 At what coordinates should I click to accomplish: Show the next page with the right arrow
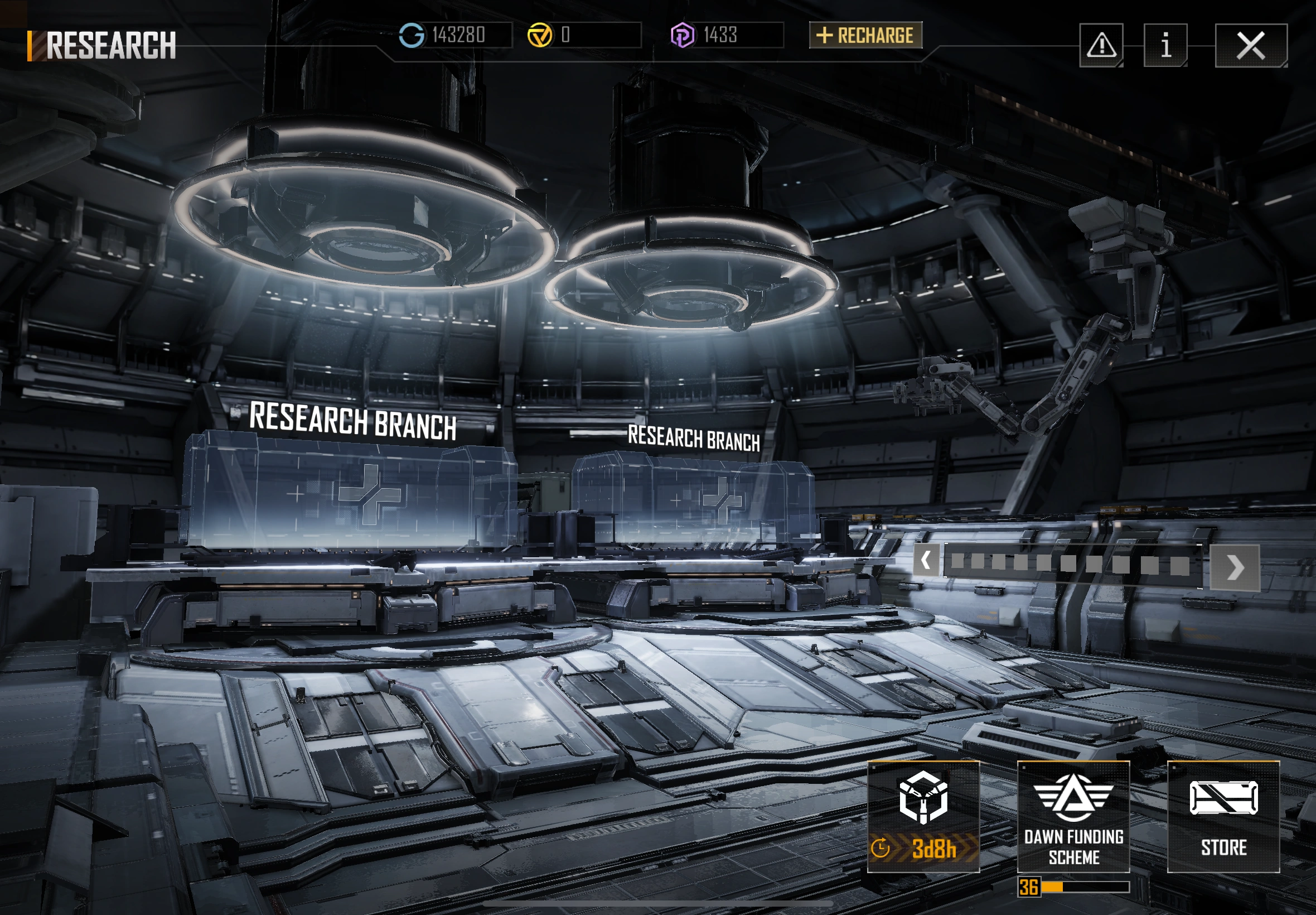1235,567
